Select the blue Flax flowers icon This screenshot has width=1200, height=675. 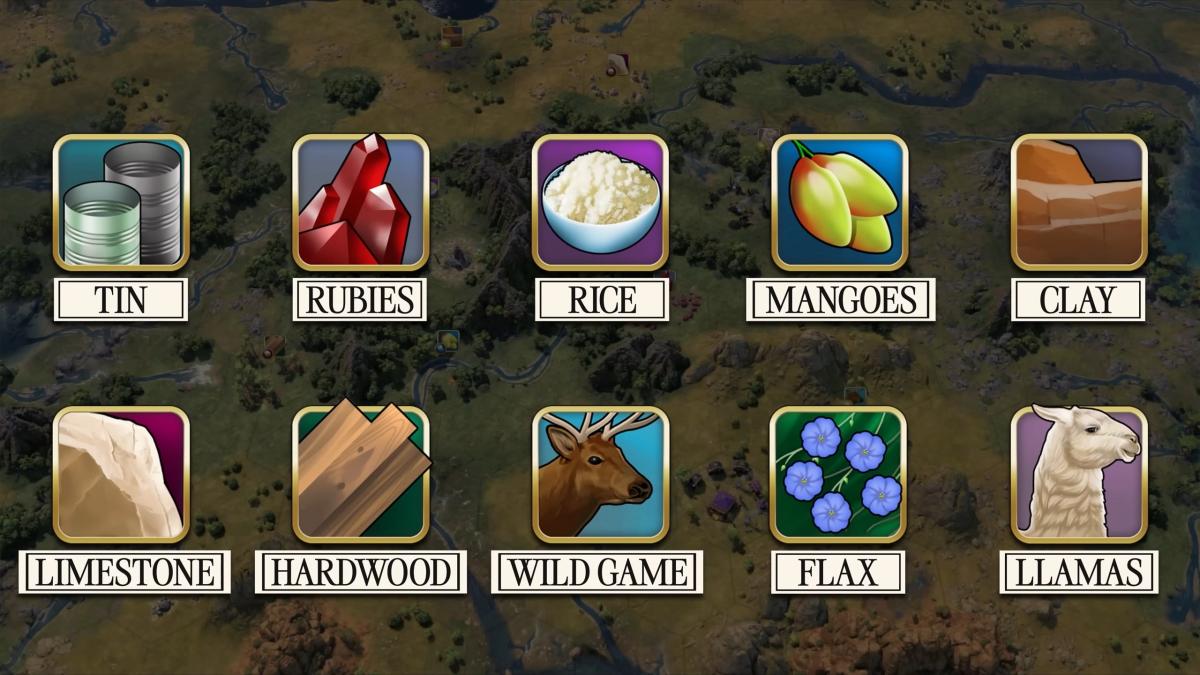(x=839, y=474)
